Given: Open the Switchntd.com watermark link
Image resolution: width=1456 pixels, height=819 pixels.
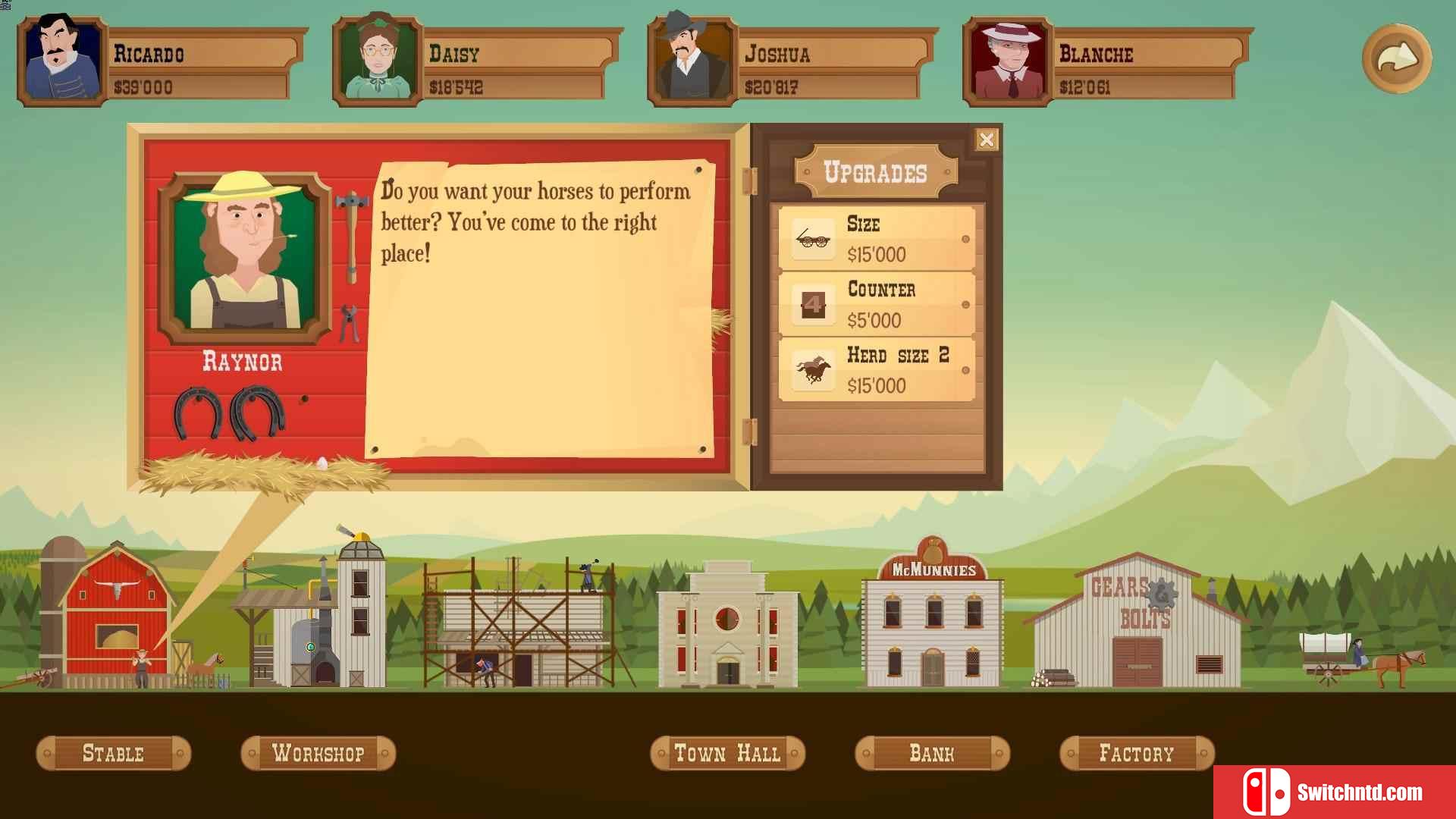Looking at the screenshot, I should pyautogui.click(x=1334, y=792).
